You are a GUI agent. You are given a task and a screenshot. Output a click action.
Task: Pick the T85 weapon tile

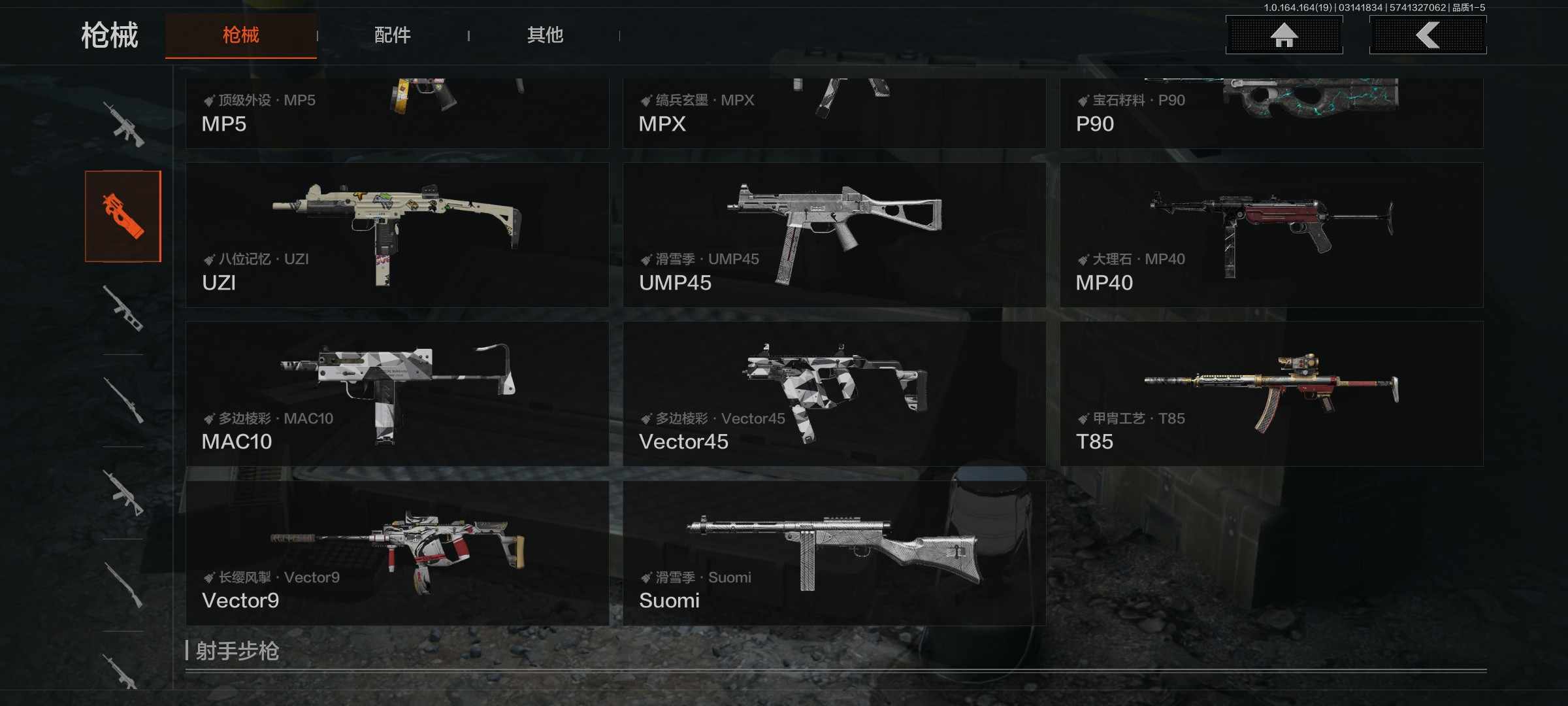tap(1271, 394)
